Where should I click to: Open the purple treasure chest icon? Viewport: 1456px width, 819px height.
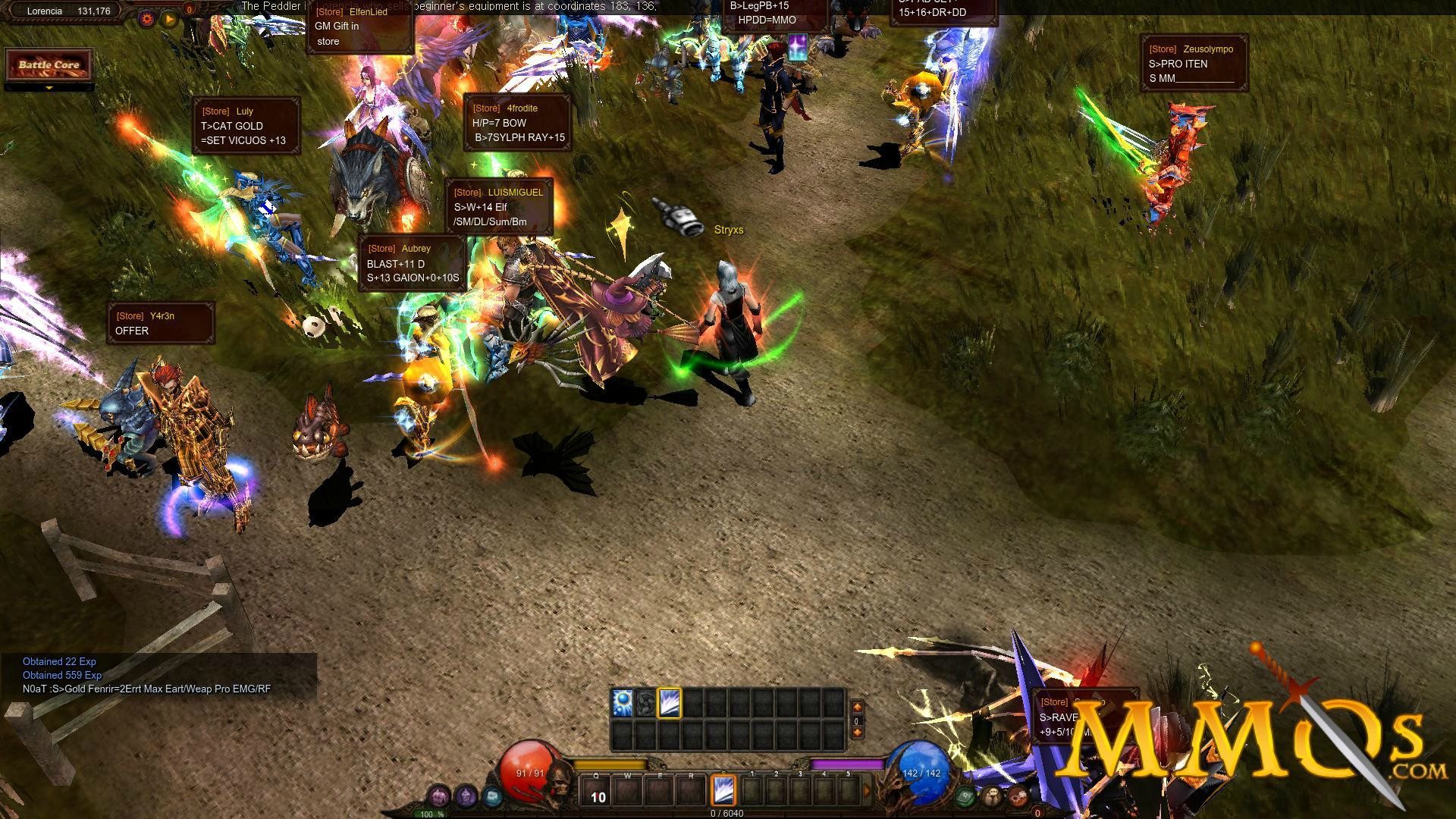439,796
